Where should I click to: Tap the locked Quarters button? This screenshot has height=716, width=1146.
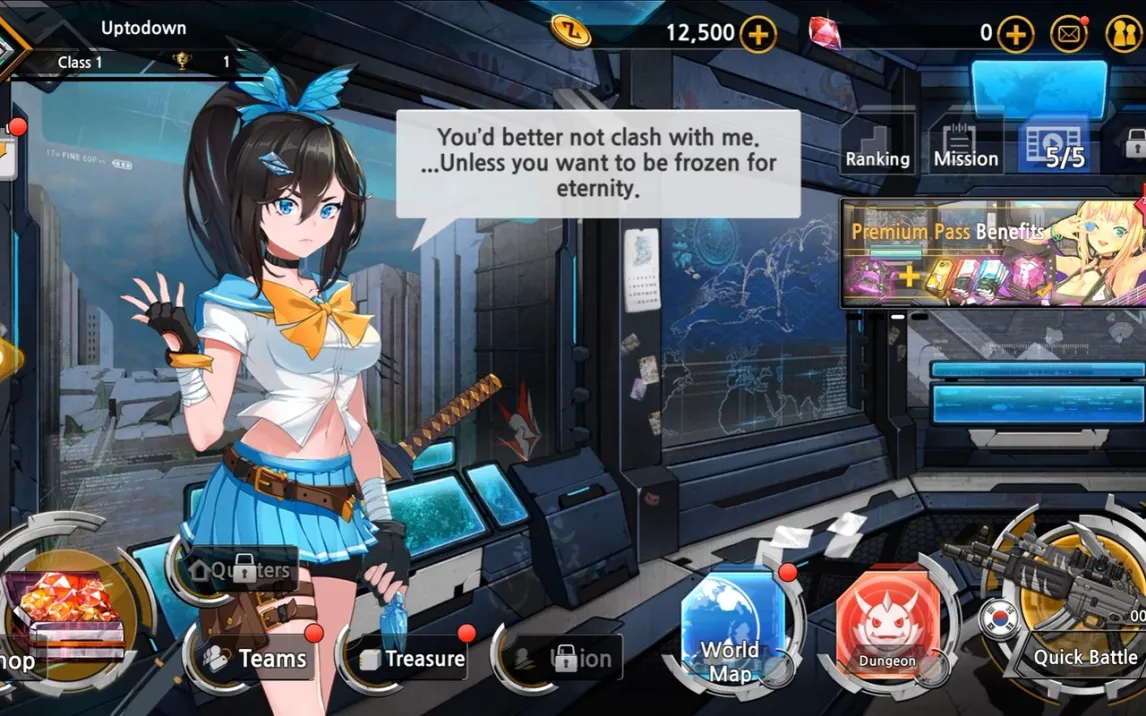[x=241, y=571]
